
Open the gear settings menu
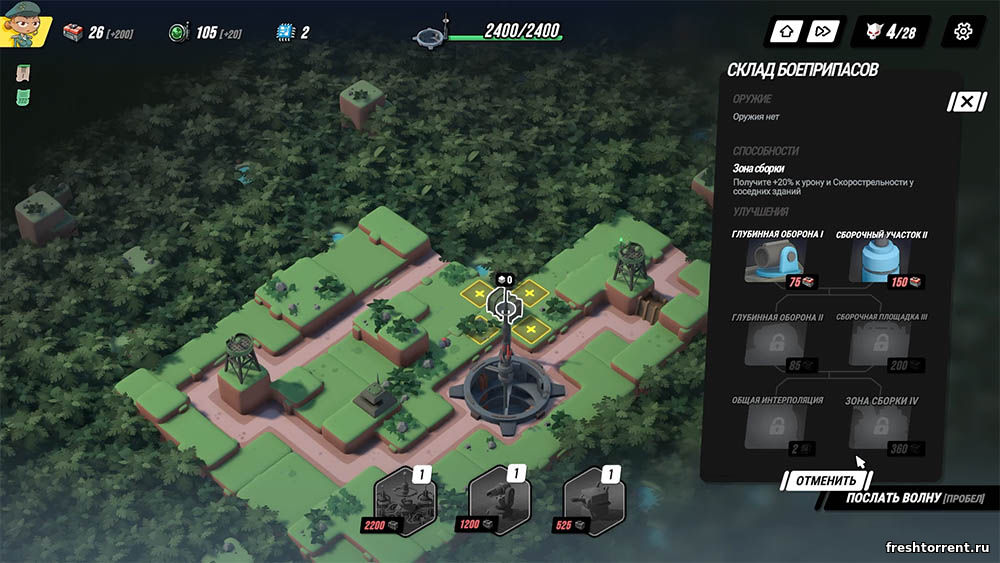pyautogui.click(x=963, y=31)
